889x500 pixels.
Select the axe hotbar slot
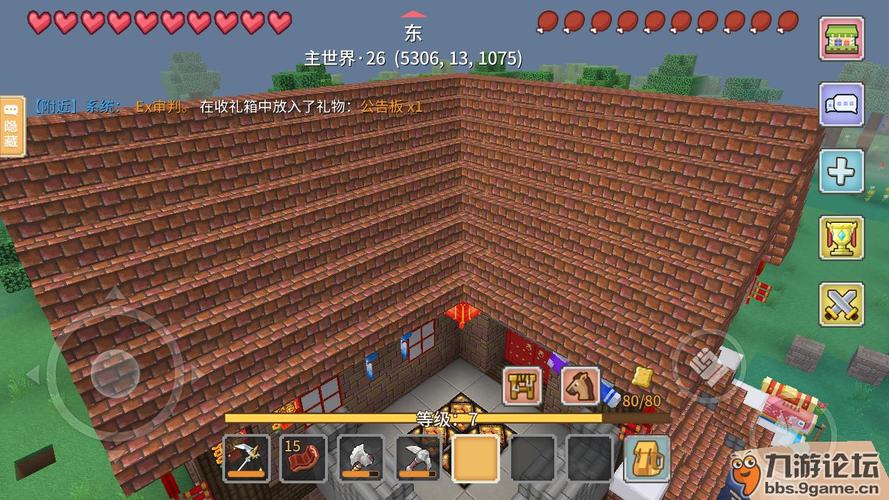[360, 458]
